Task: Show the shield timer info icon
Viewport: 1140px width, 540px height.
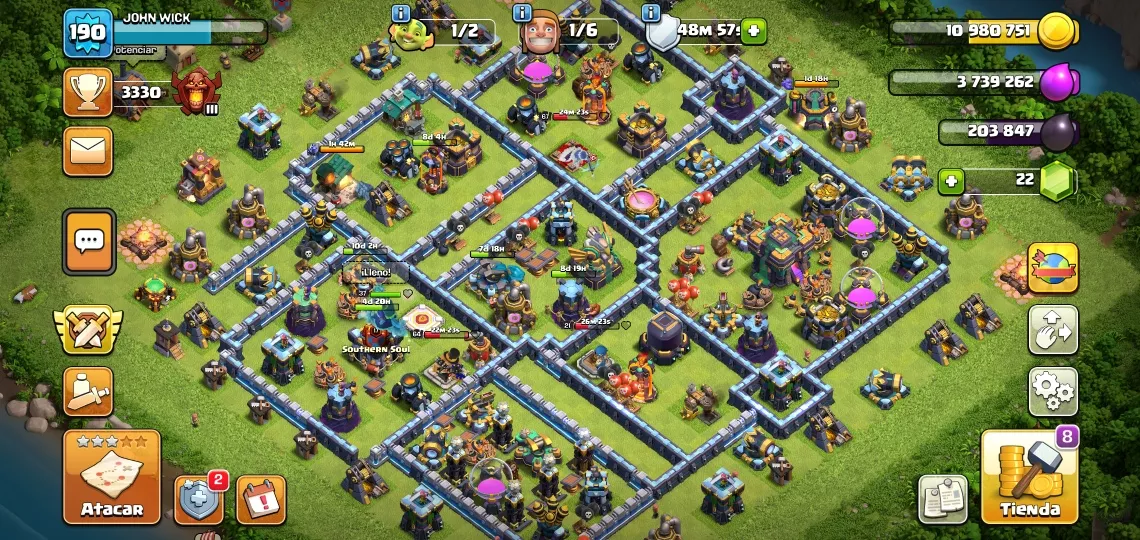Action: click(x=652, y=13)
